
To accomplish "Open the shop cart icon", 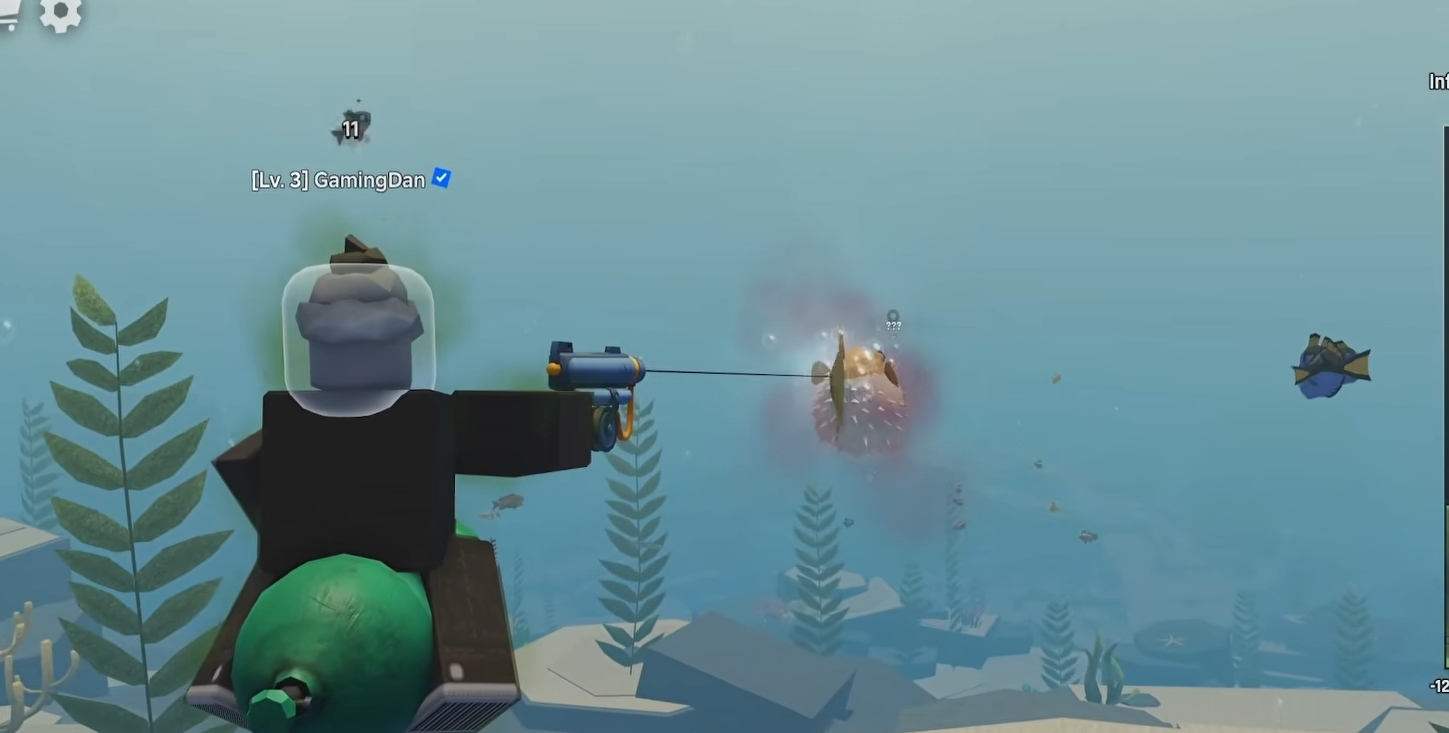I will coord(10,13).
